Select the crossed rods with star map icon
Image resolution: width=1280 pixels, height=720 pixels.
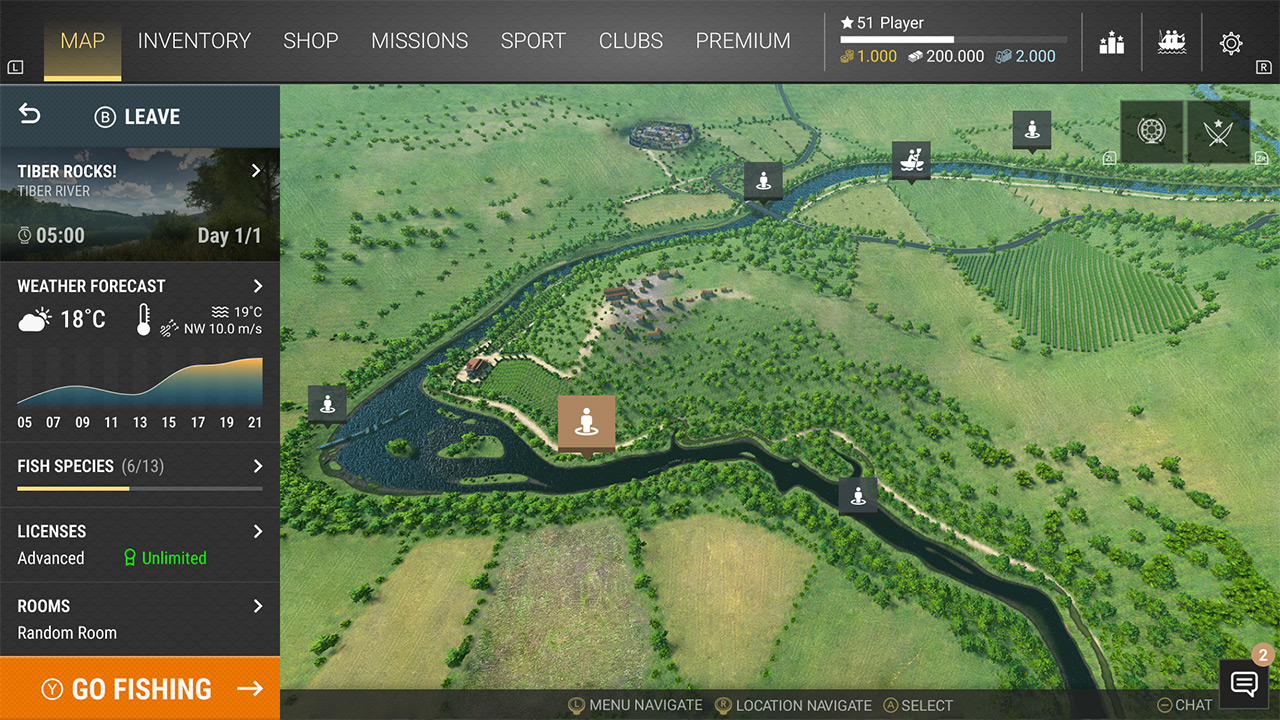[1217, 131]
